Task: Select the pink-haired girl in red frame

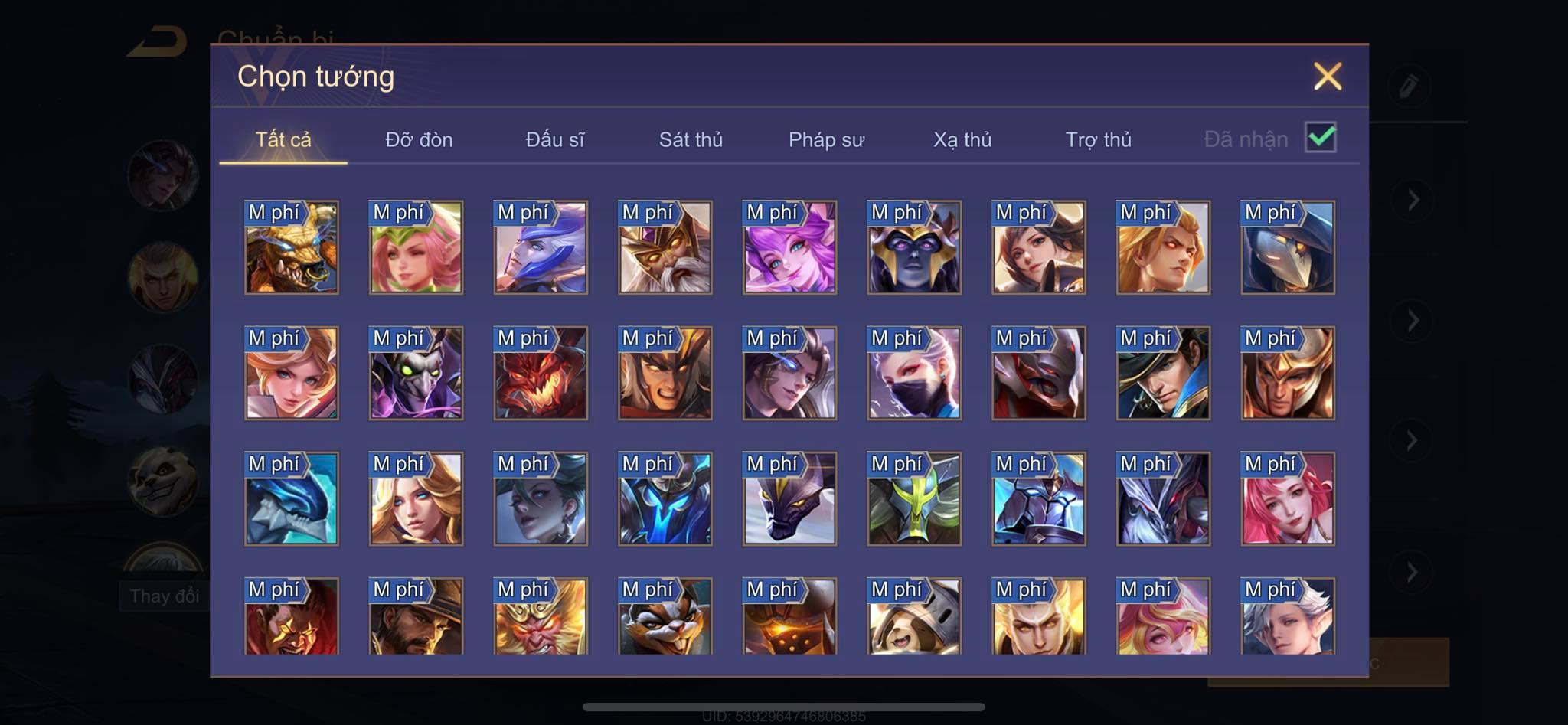Action: (x=1288, y=498)
